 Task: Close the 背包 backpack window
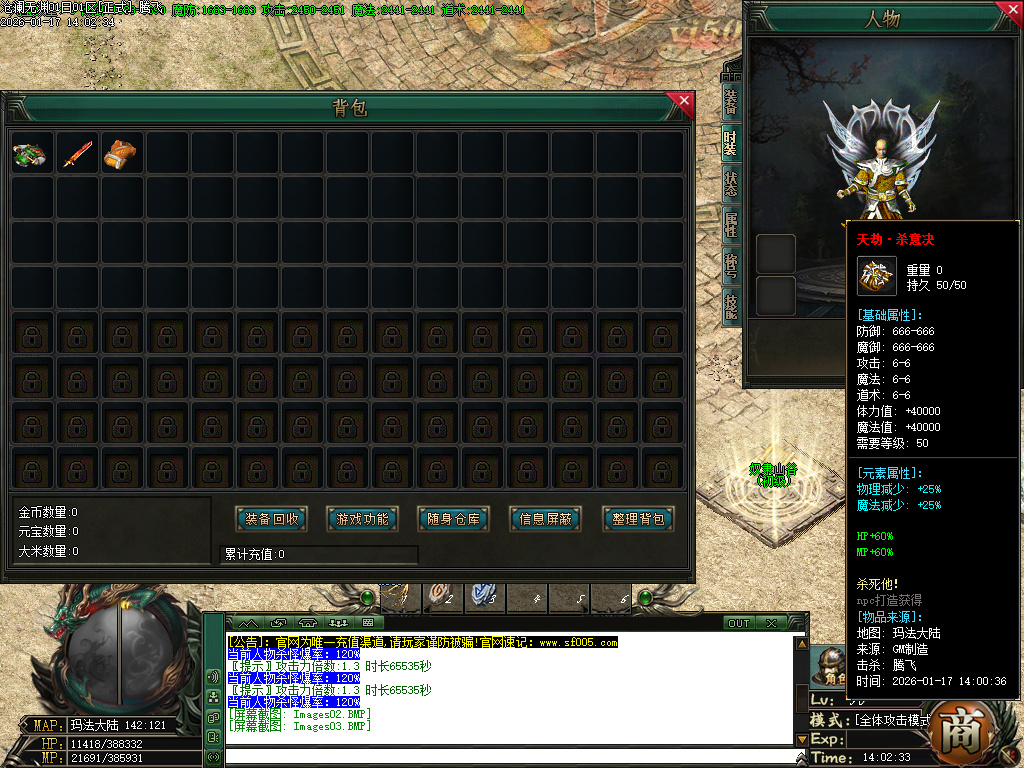click(684, 100)
